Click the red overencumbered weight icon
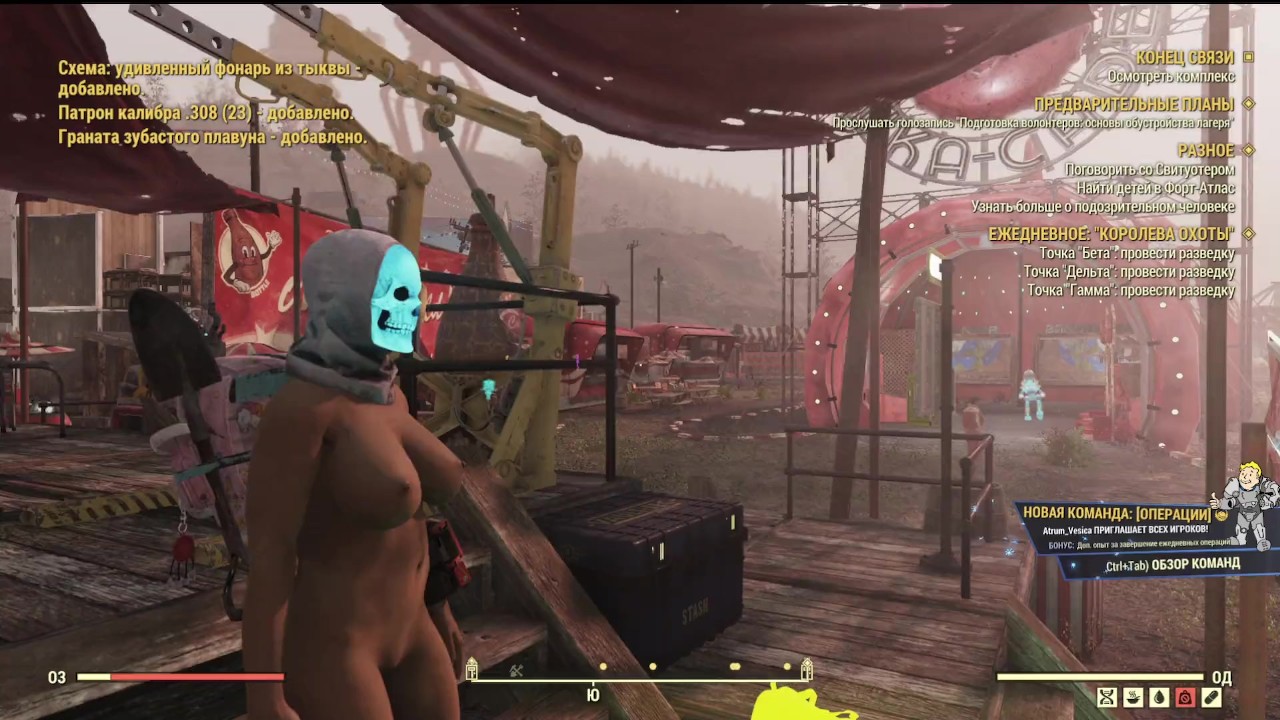1280x720 pixels. tap(1185, 697)
